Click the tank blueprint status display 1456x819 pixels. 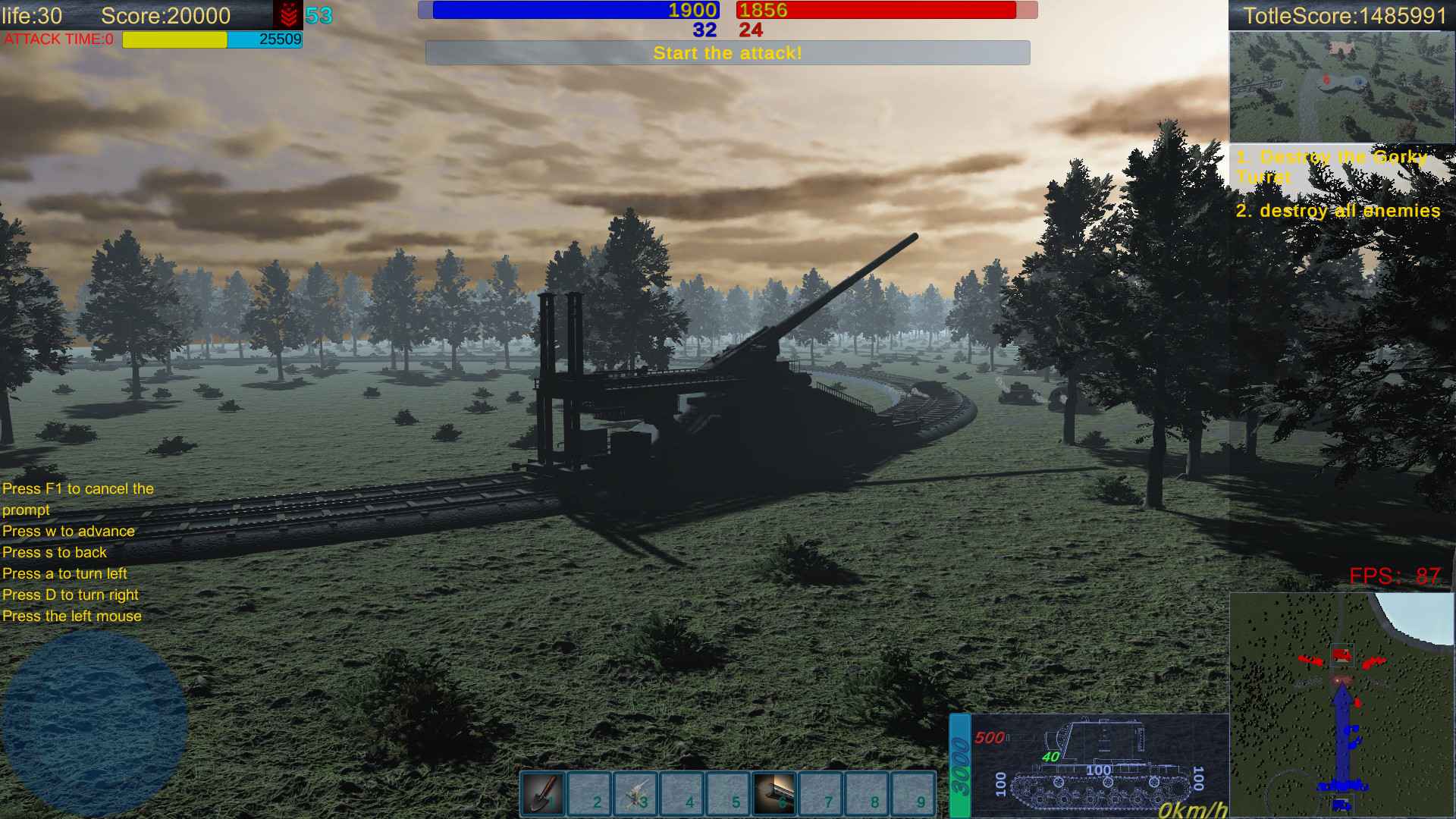pos(1100,762)
